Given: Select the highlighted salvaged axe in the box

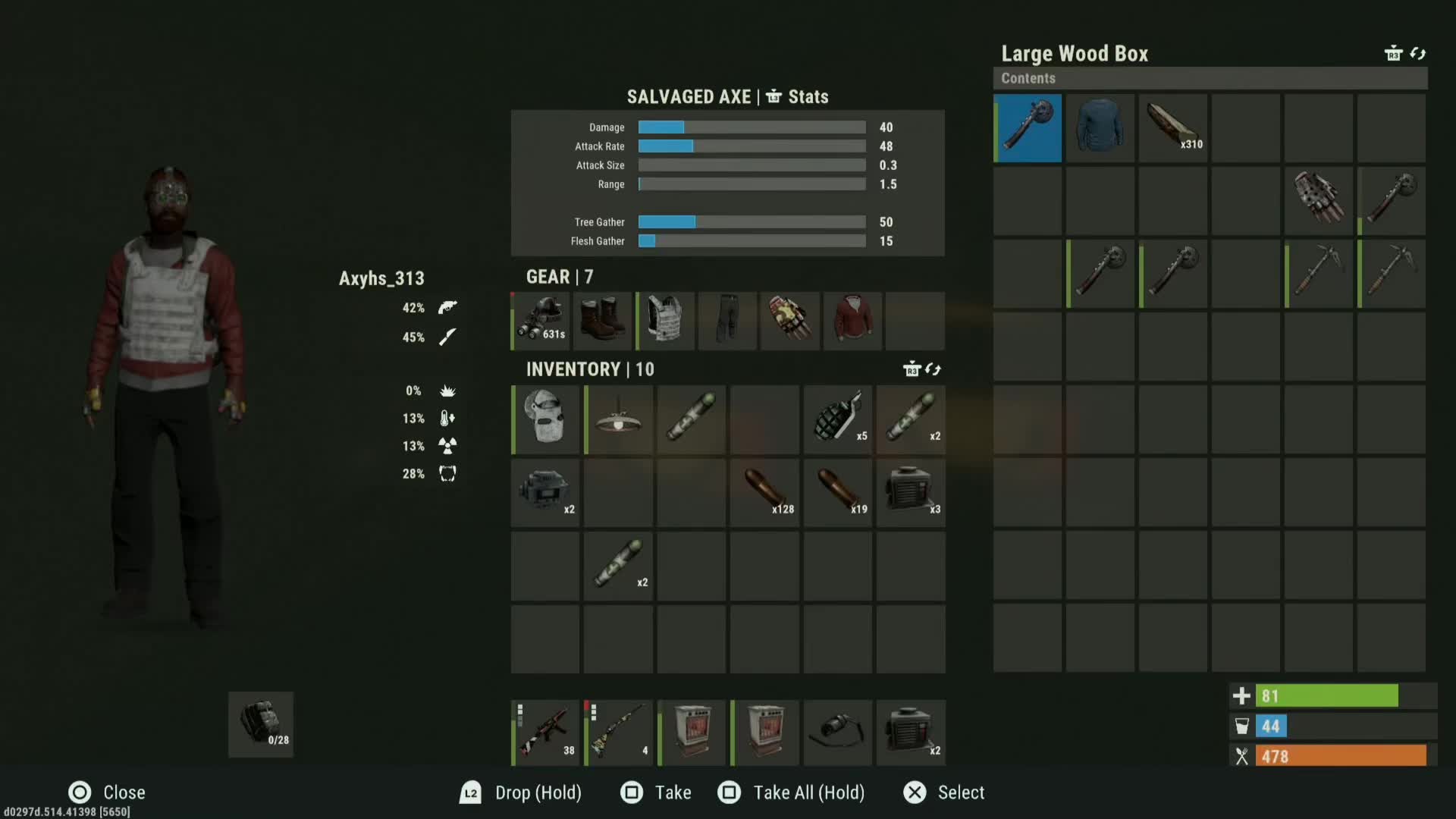Looking at the screenshot, I should [1028, 128].
